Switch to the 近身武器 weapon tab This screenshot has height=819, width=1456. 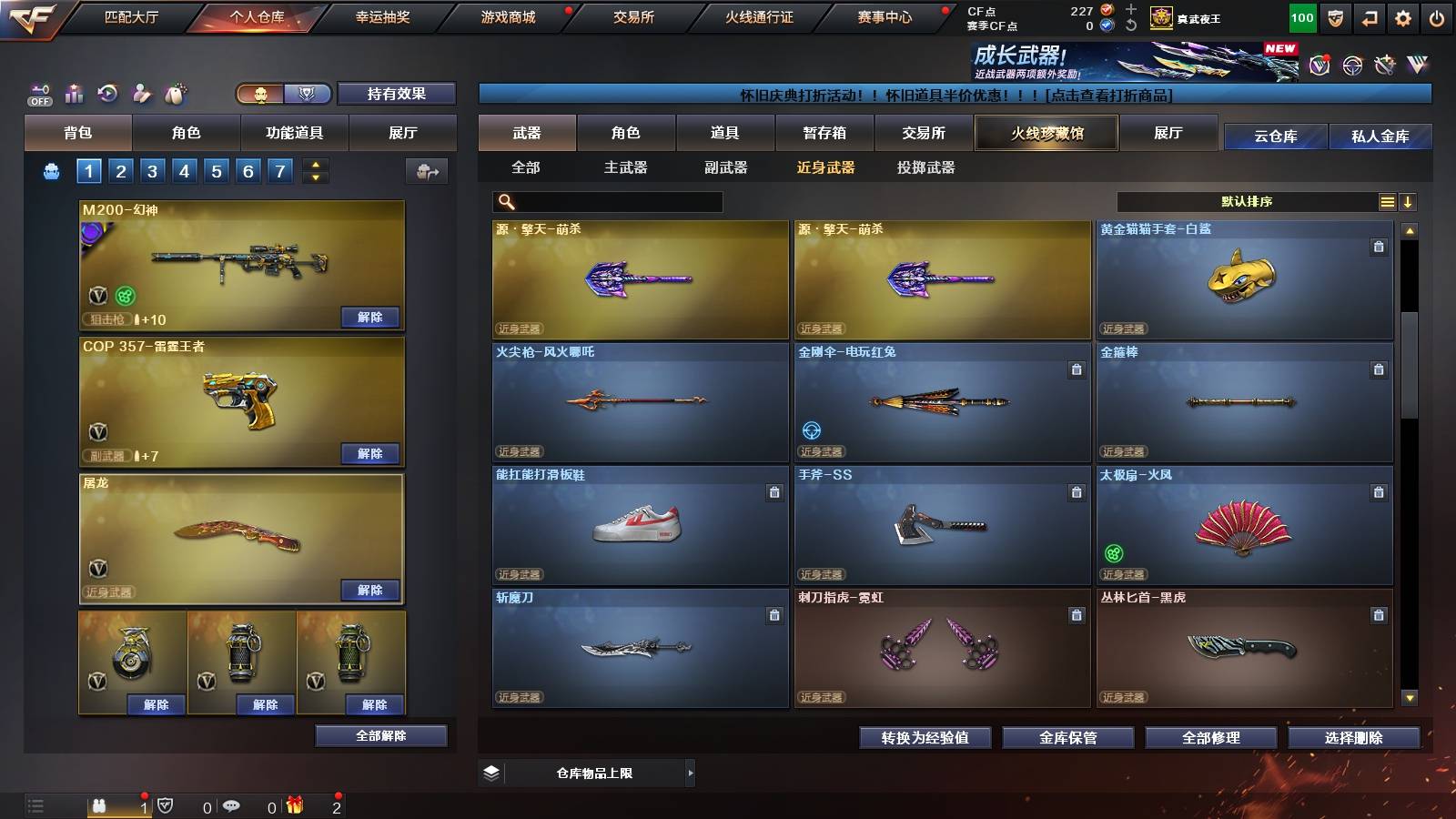825,167
